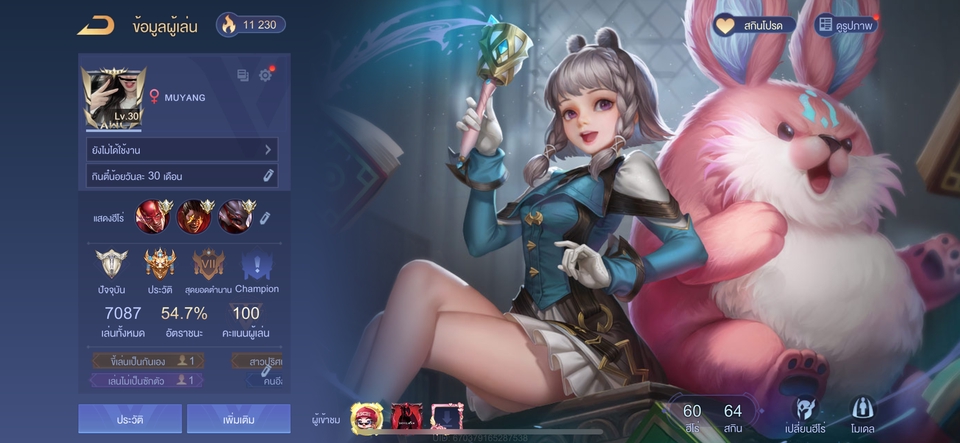Click the copy icon beside the gear

[242, 75]
